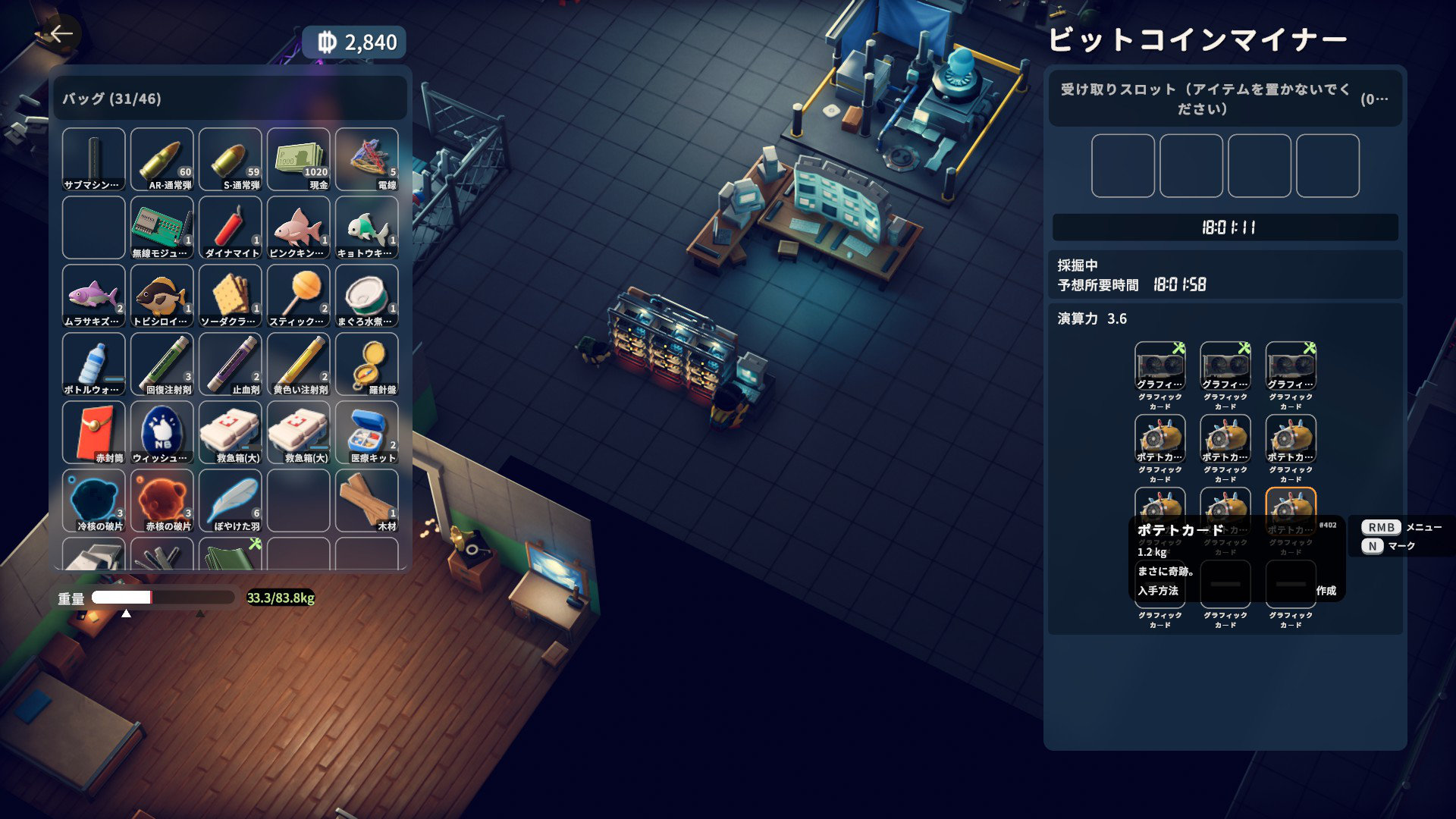Select the highlighted ポテトカード graphics card slot

coord(1291,508)
